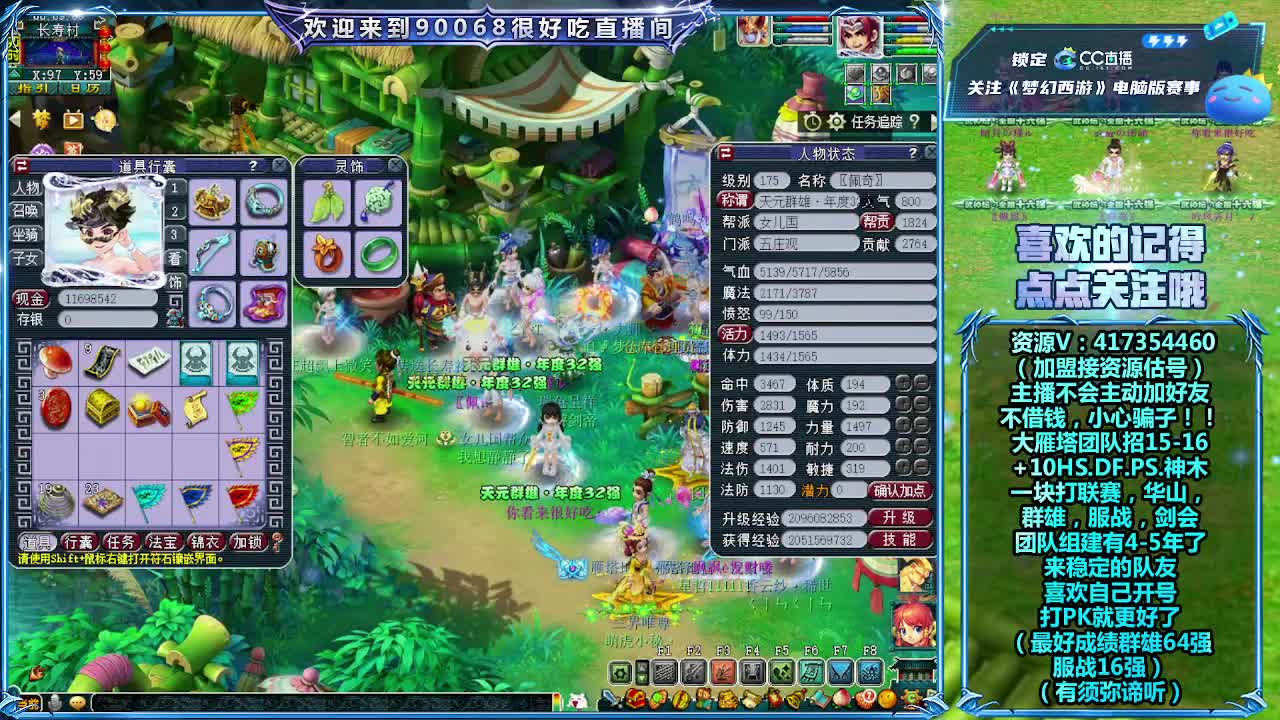Switch the minimap panel to 日历
This screenshot has width=1280, height=720.
click(x=84, y=88)
